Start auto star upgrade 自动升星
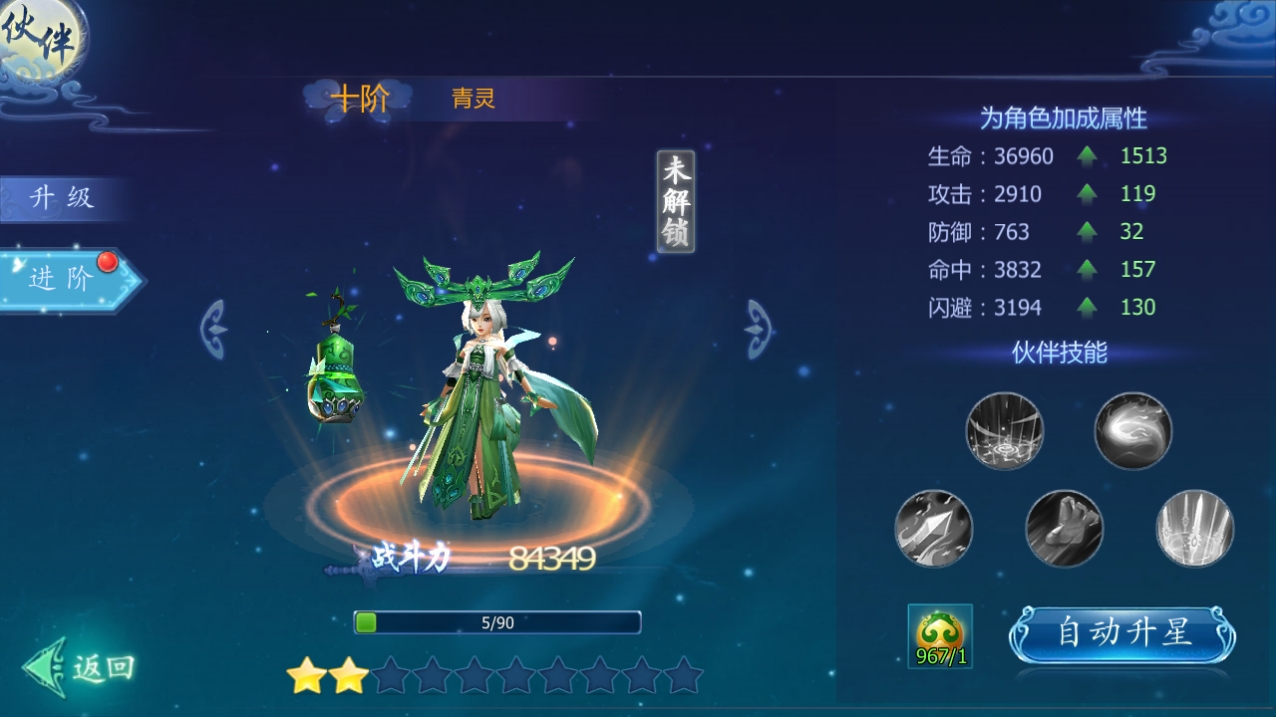1276x717 pixels. click(1123, 633)
